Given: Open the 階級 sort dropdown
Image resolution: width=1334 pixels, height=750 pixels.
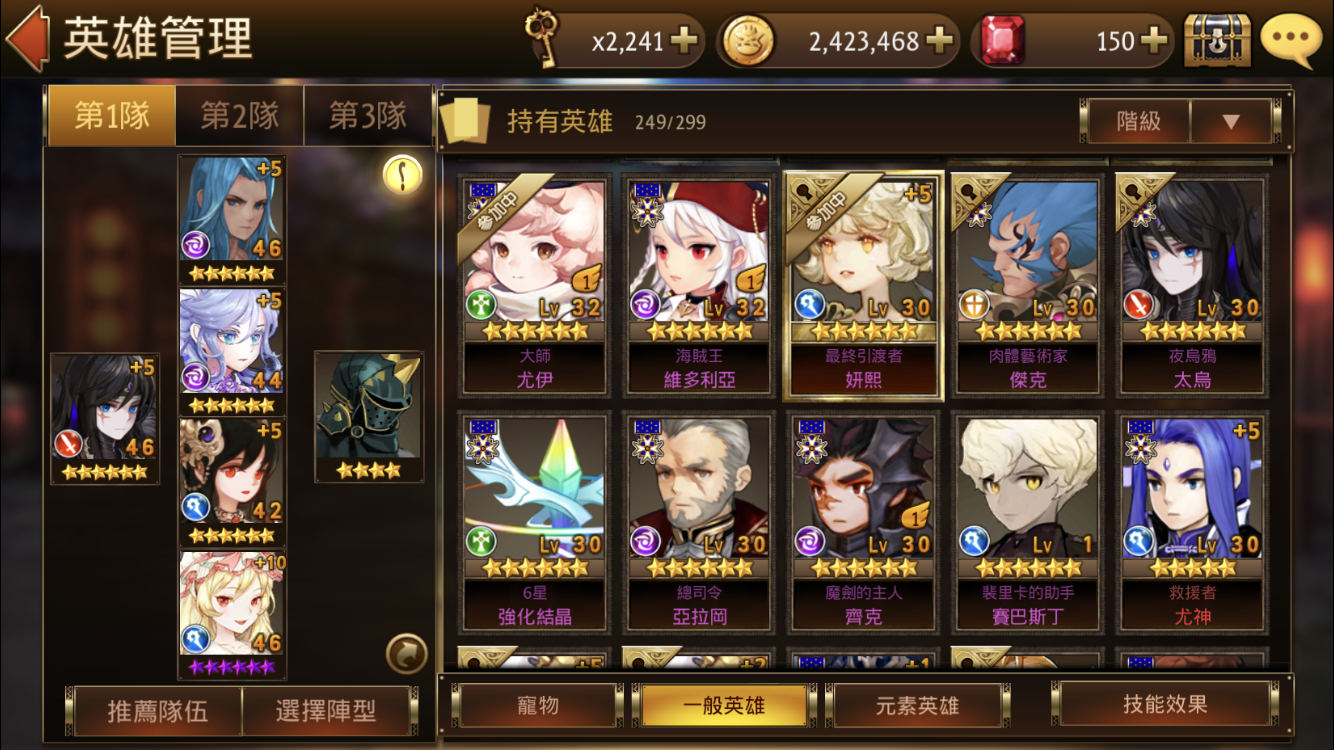Looking at the screenshot, I should point(1230,122).
